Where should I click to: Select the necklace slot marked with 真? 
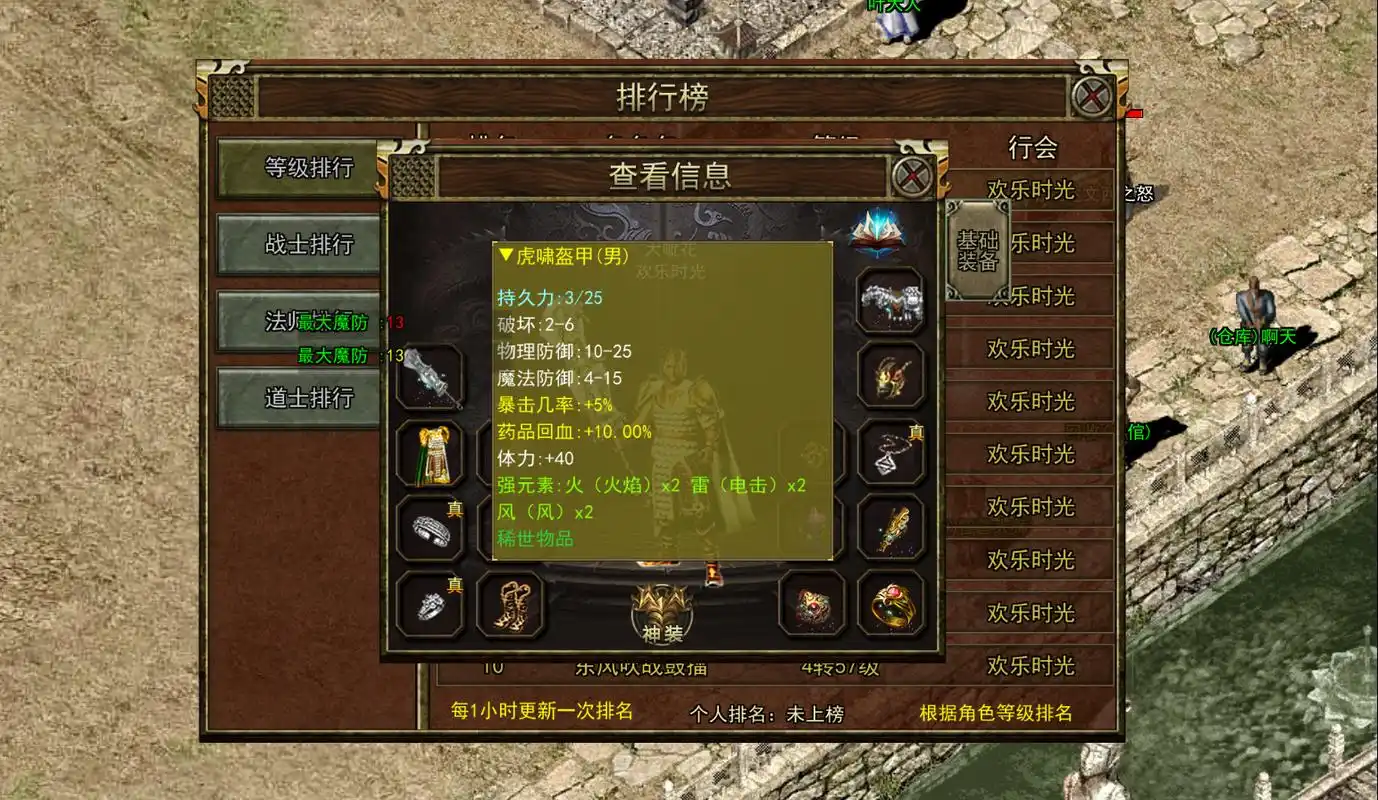tap(890, 452)
